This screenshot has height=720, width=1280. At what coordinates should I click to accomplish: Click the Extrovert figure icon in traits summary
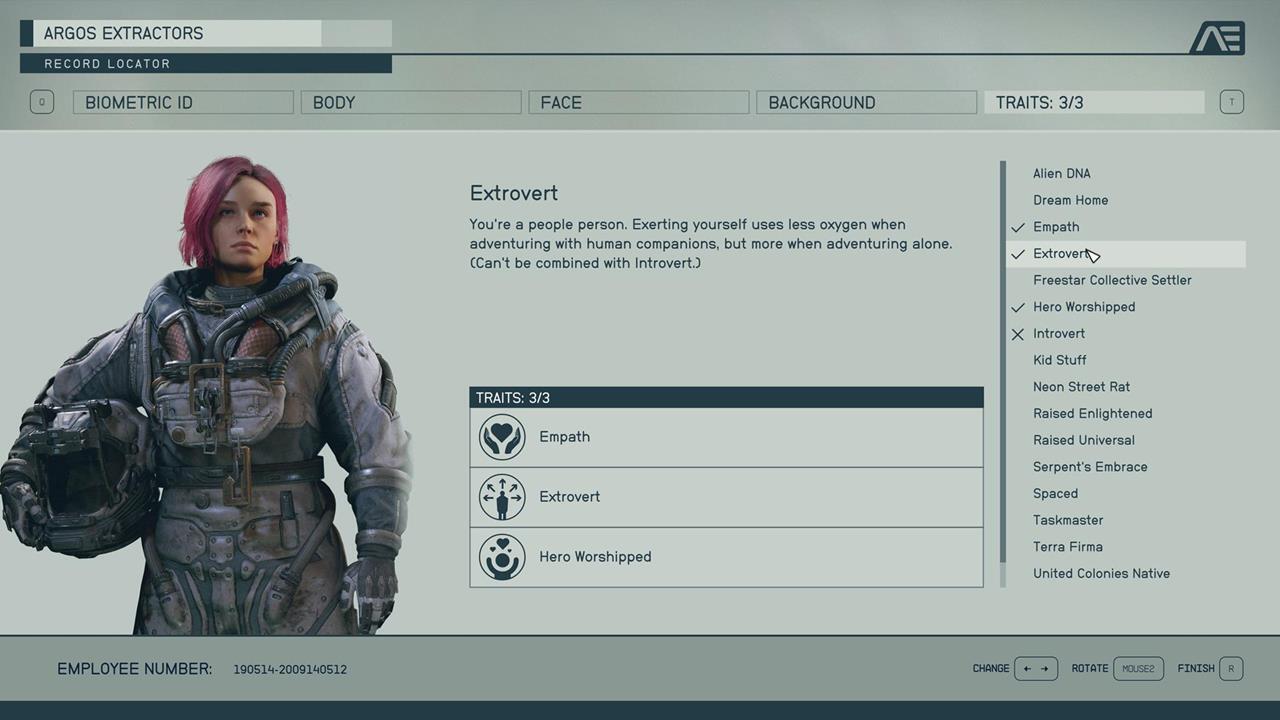502,497
